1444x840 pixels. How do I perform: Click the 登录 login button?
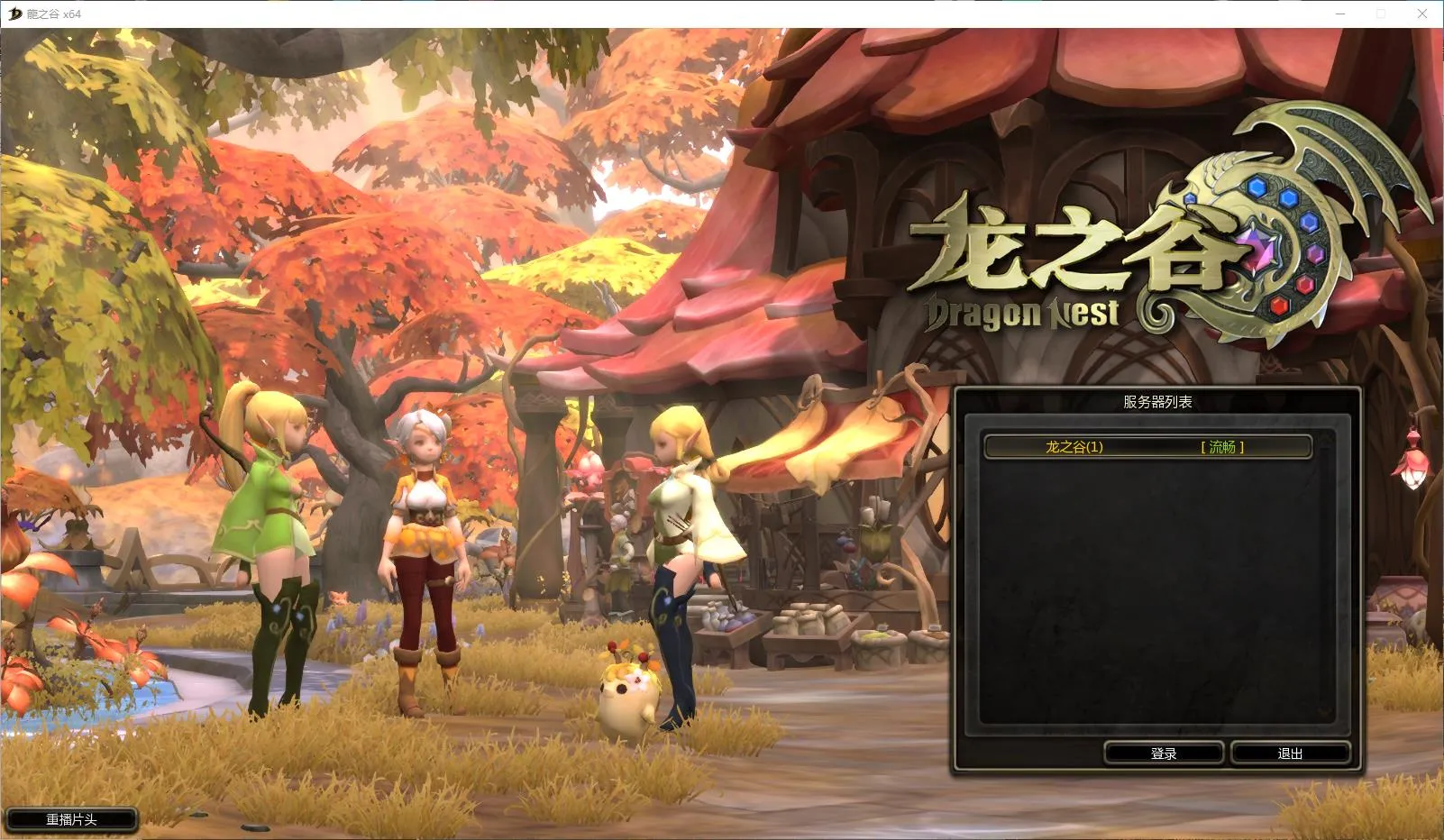click(x=1163, y=753)
